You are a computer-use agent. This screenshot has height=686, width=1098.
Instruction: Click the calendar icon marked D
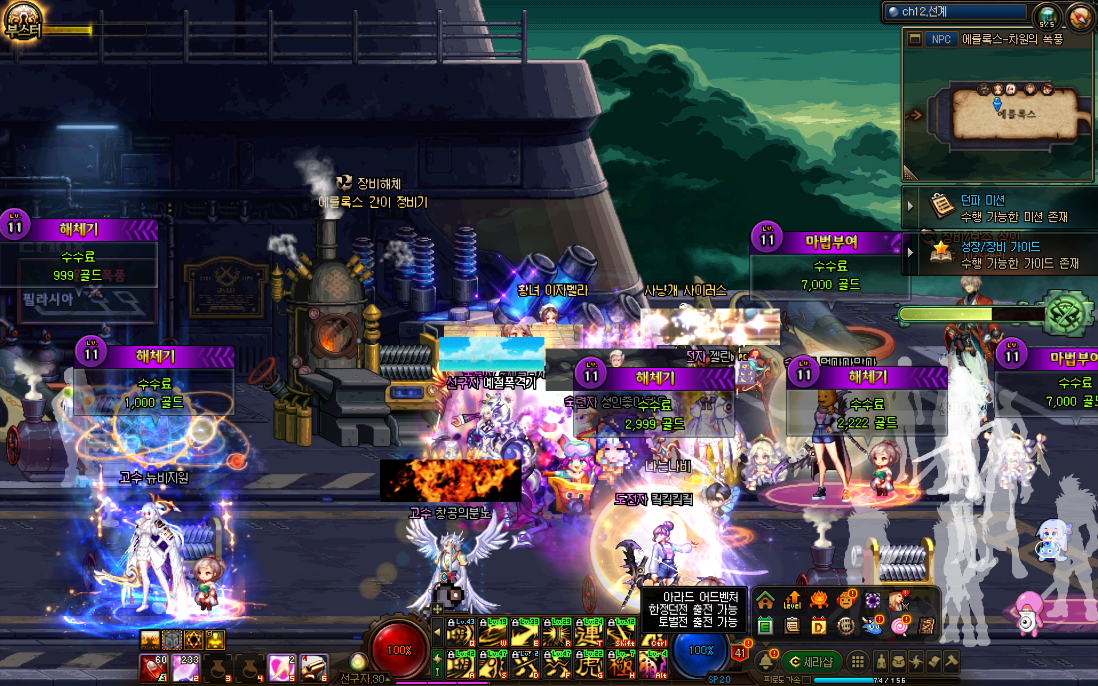pyautogui.click(x=819, y=626)
